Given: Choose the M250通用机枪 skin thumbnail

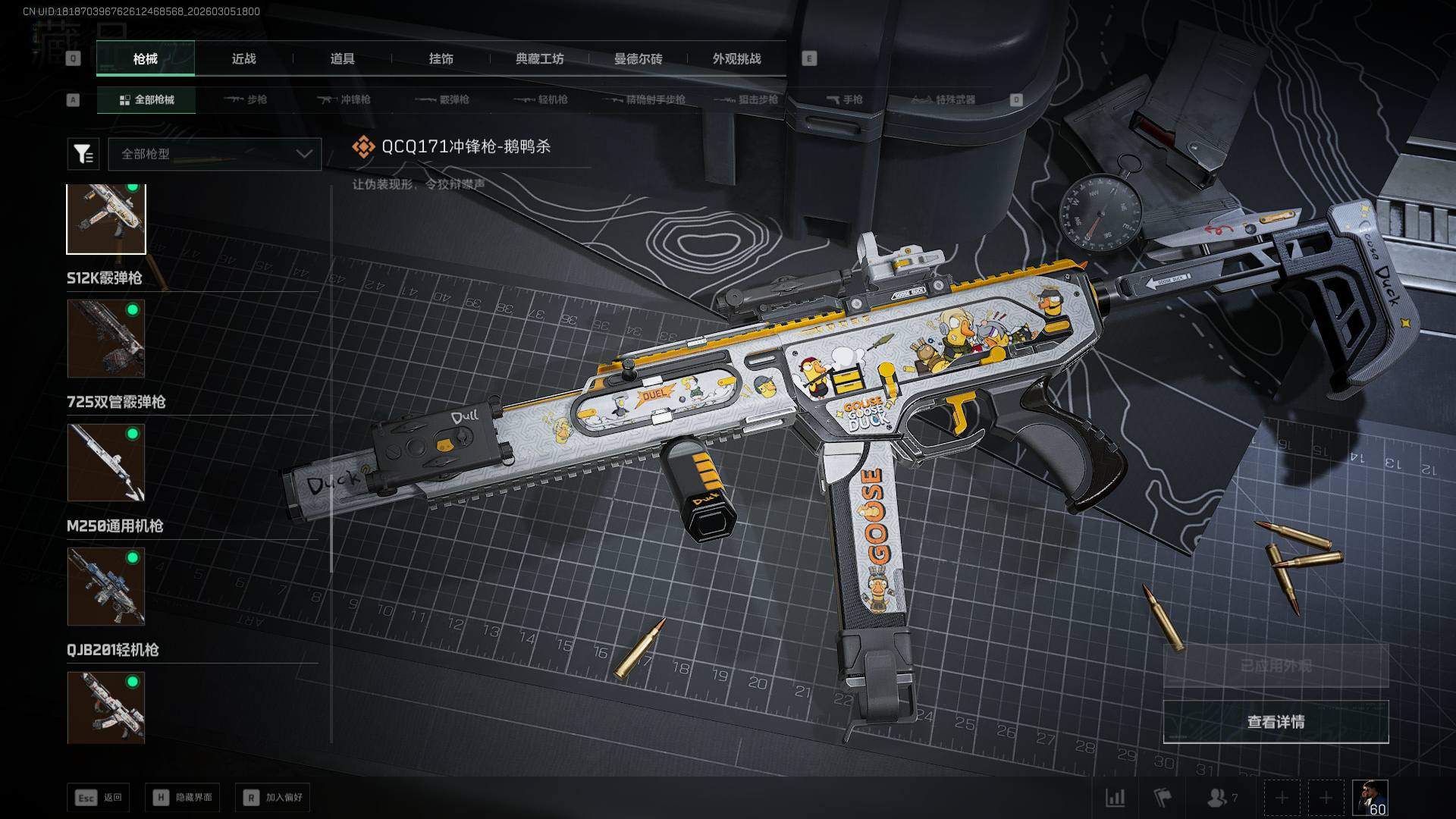Looking at the screenshot, I should pos(106,586).
